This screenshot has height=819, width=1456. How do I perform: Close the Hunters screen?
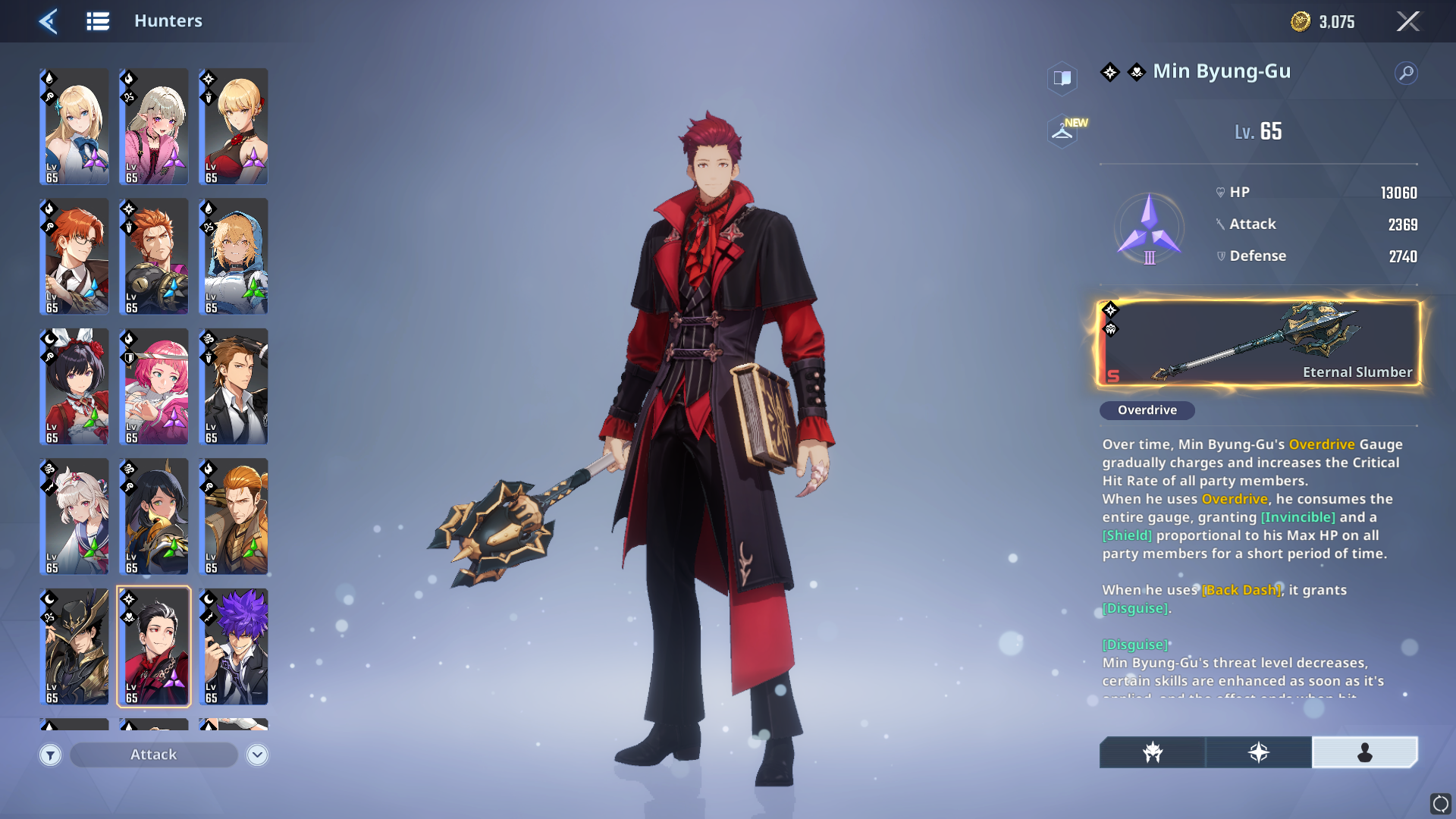(x=1407, y=21)
